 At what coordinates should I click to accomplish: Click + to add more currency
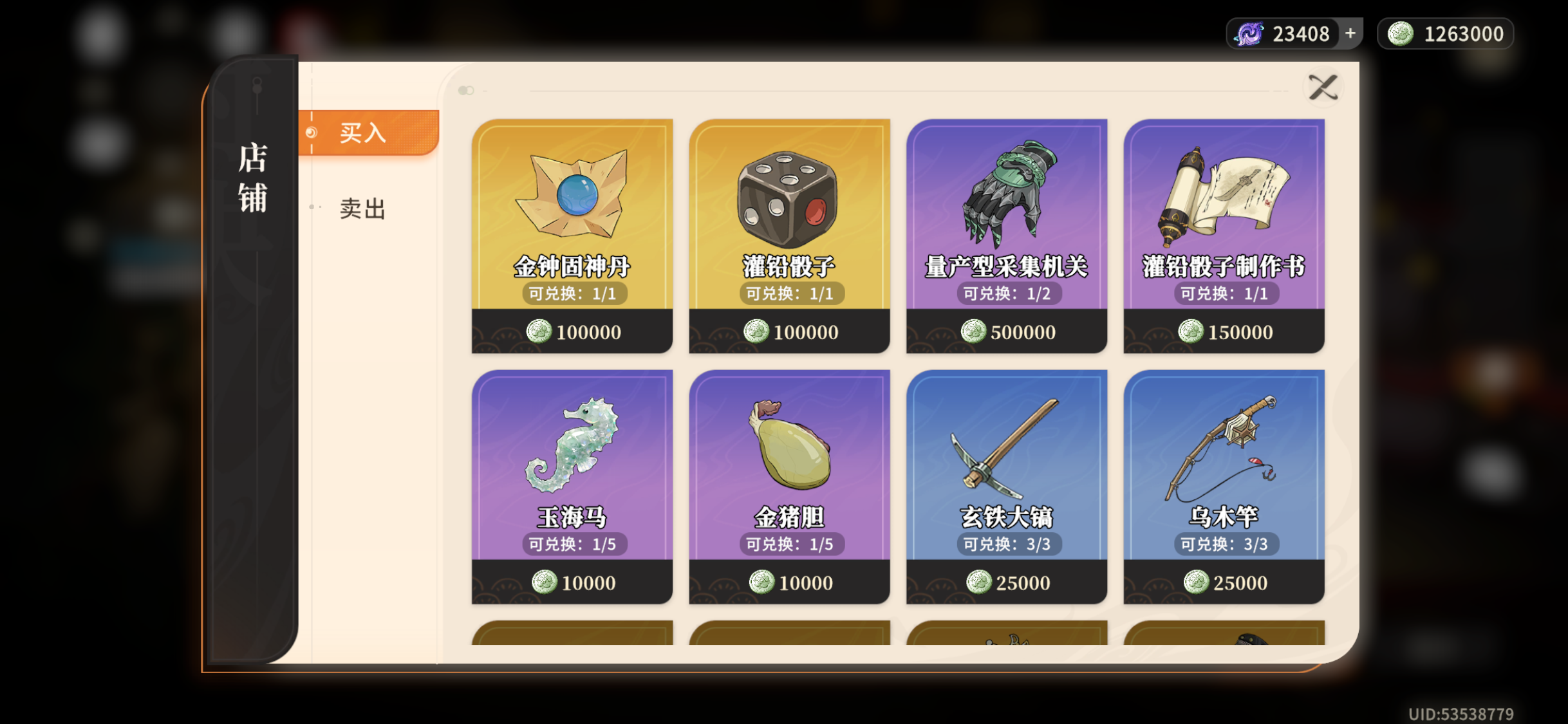click(1350, 32)
